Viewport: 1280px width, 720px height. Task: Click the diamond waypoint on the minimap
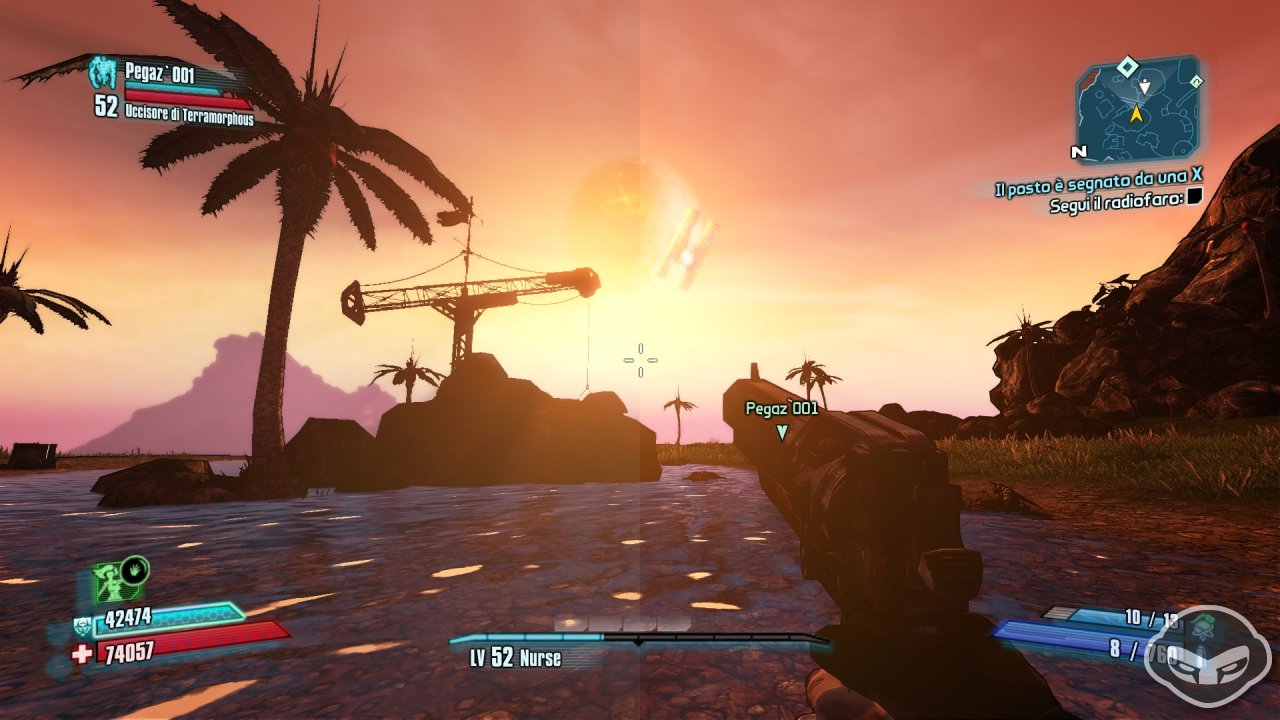[x=1128, y=67]
